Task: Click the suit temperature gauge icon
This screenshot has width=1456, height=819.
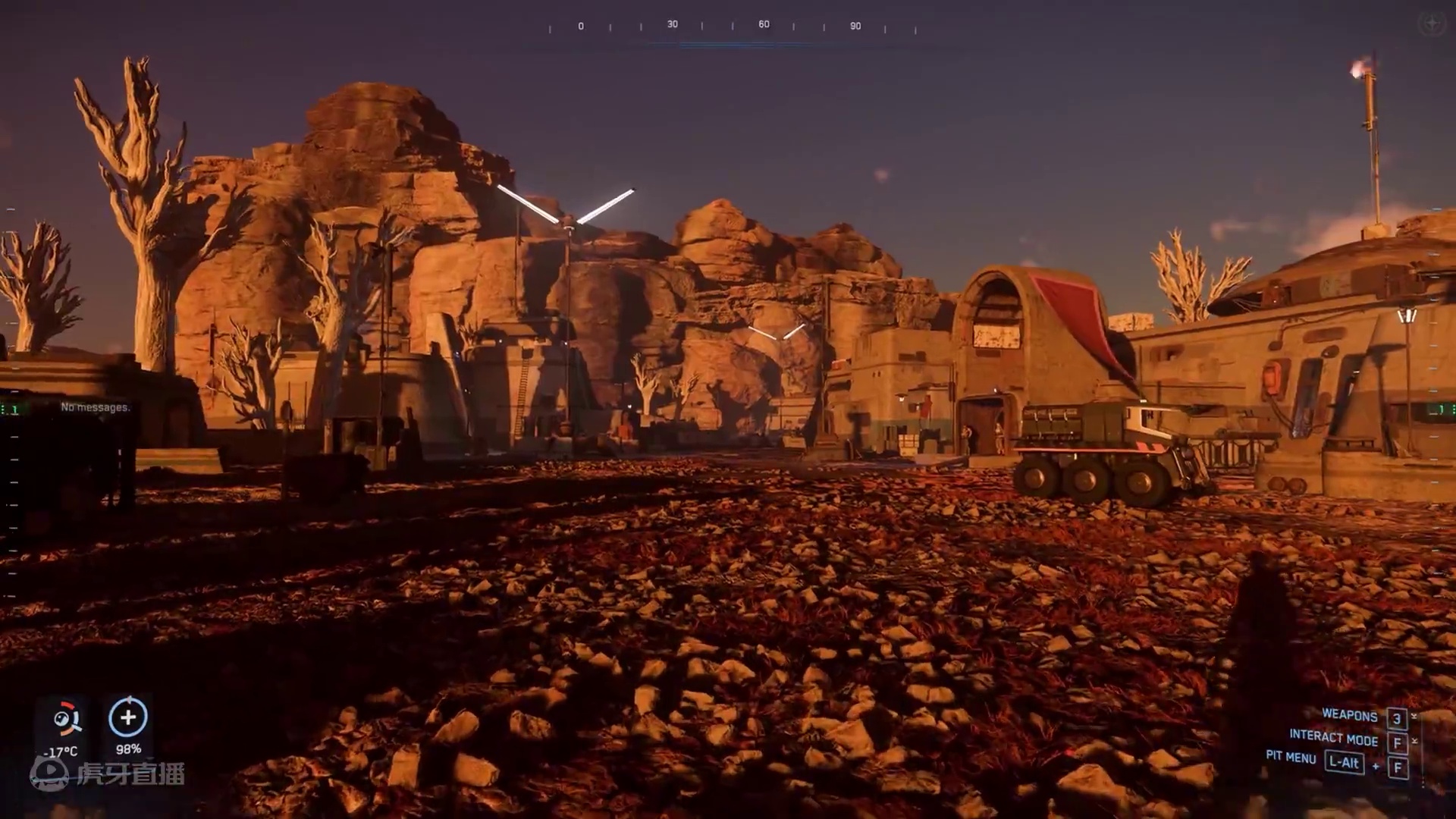Action: point(66,719)
